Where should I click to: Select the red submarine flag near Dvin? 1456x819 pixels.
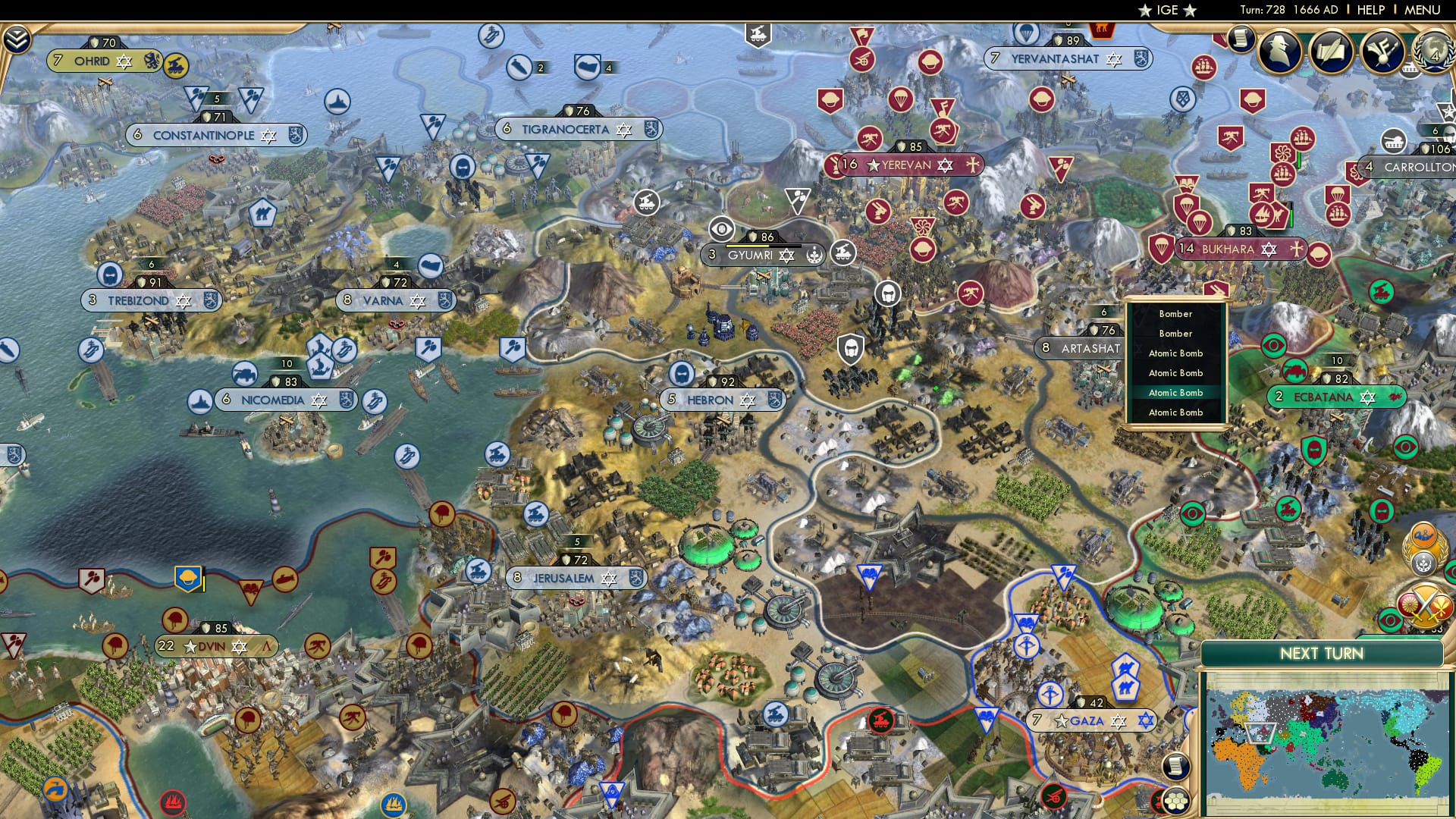[x=285, y=579]
